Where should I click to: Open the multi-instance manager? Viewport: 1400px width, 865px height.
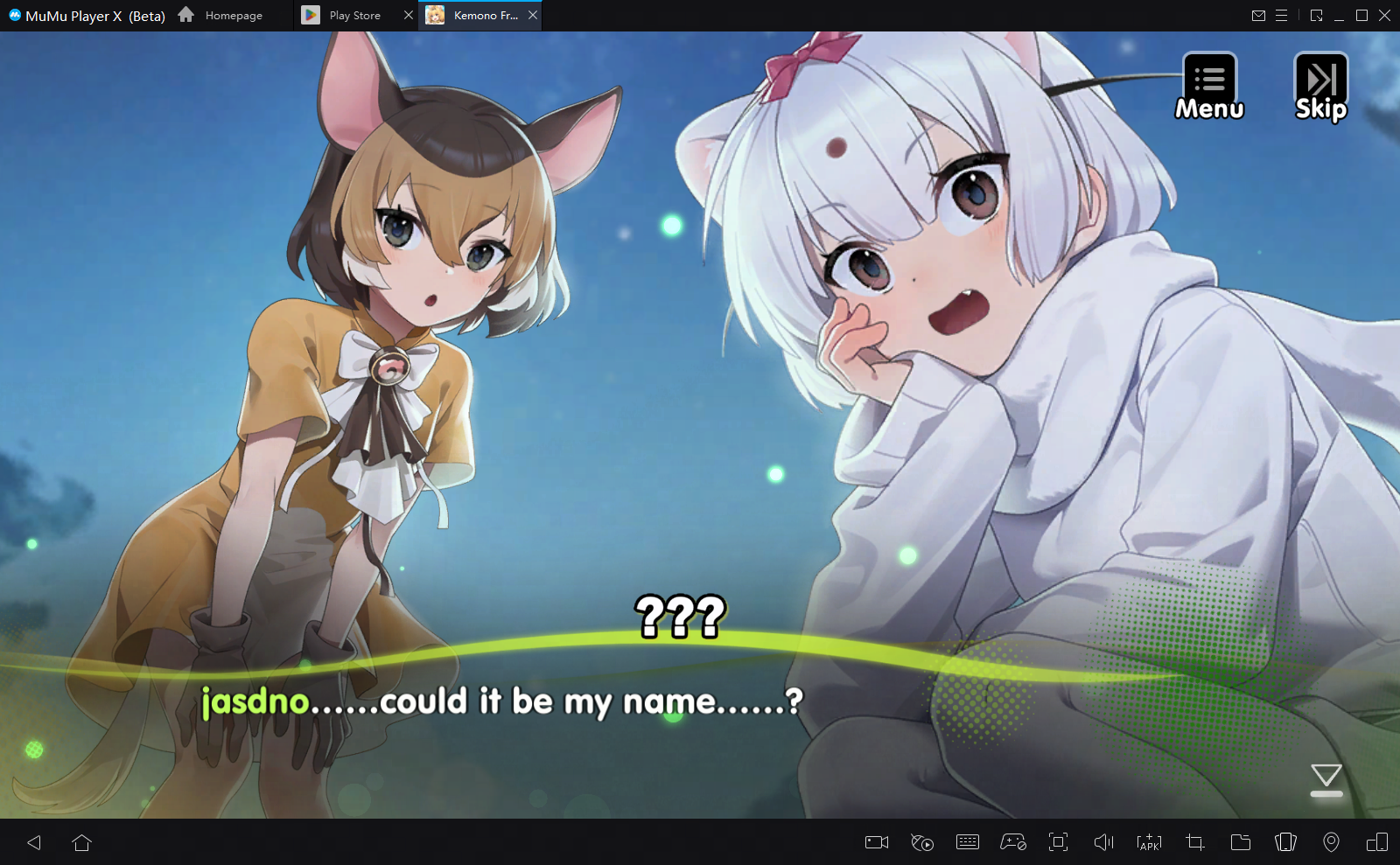pyautogui.click(x=1285, y=842)
